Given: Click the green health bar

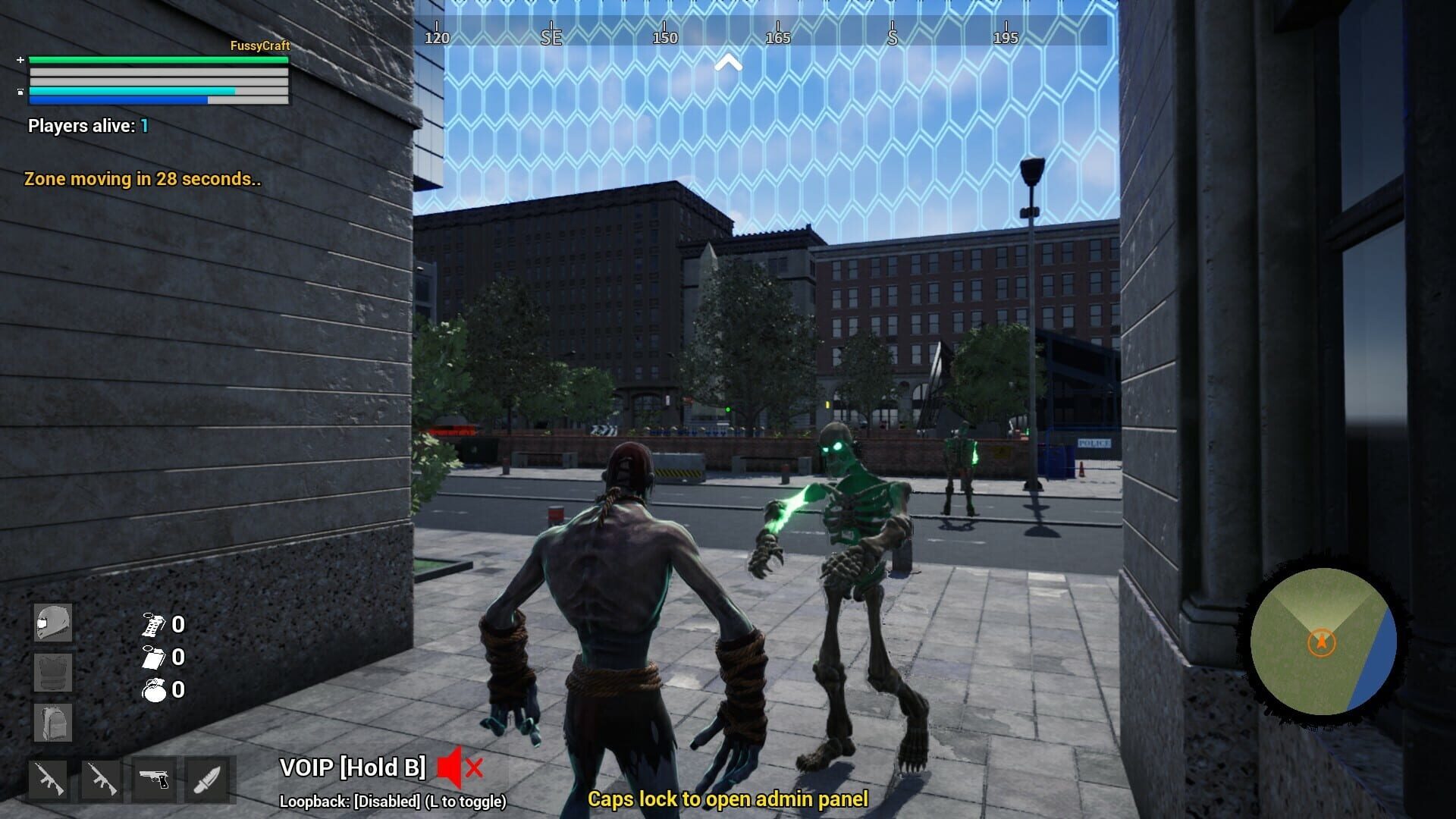Looking at the screenshot, I should point(159,59).
